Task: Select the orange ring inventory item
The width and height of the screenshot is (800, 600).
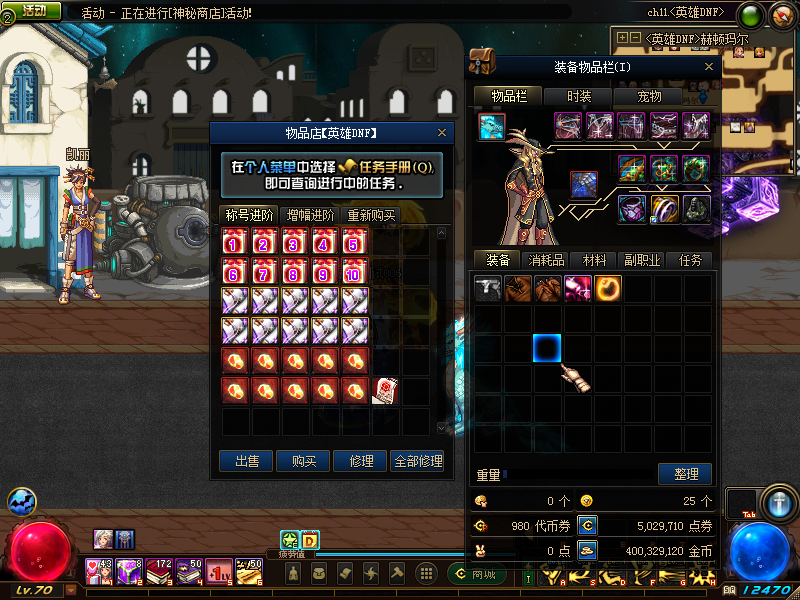Action: click(x=608, y=289)
